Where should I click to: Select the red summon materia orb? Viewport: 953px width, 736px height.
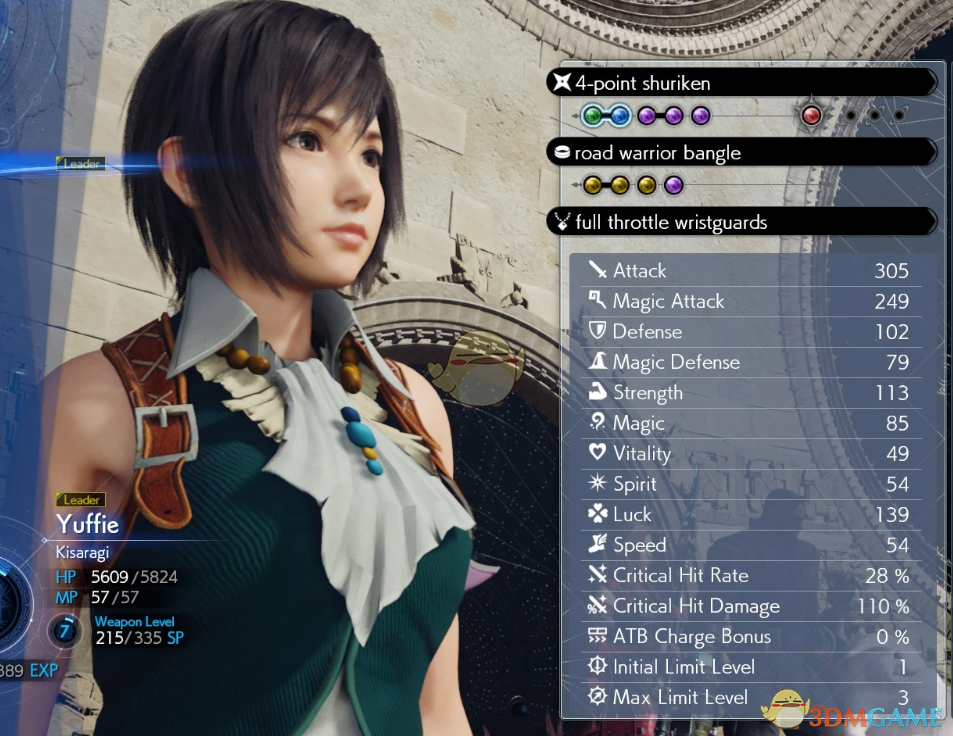pyautogui.click(x=812, y=116)
